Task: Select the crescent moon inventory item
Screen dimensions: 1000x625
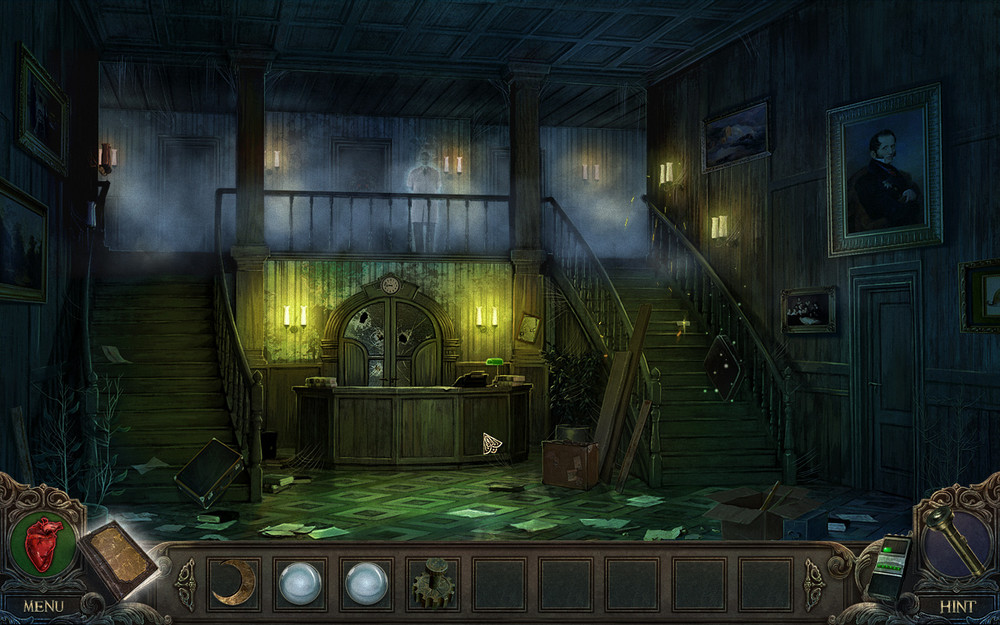Action: 234,582
